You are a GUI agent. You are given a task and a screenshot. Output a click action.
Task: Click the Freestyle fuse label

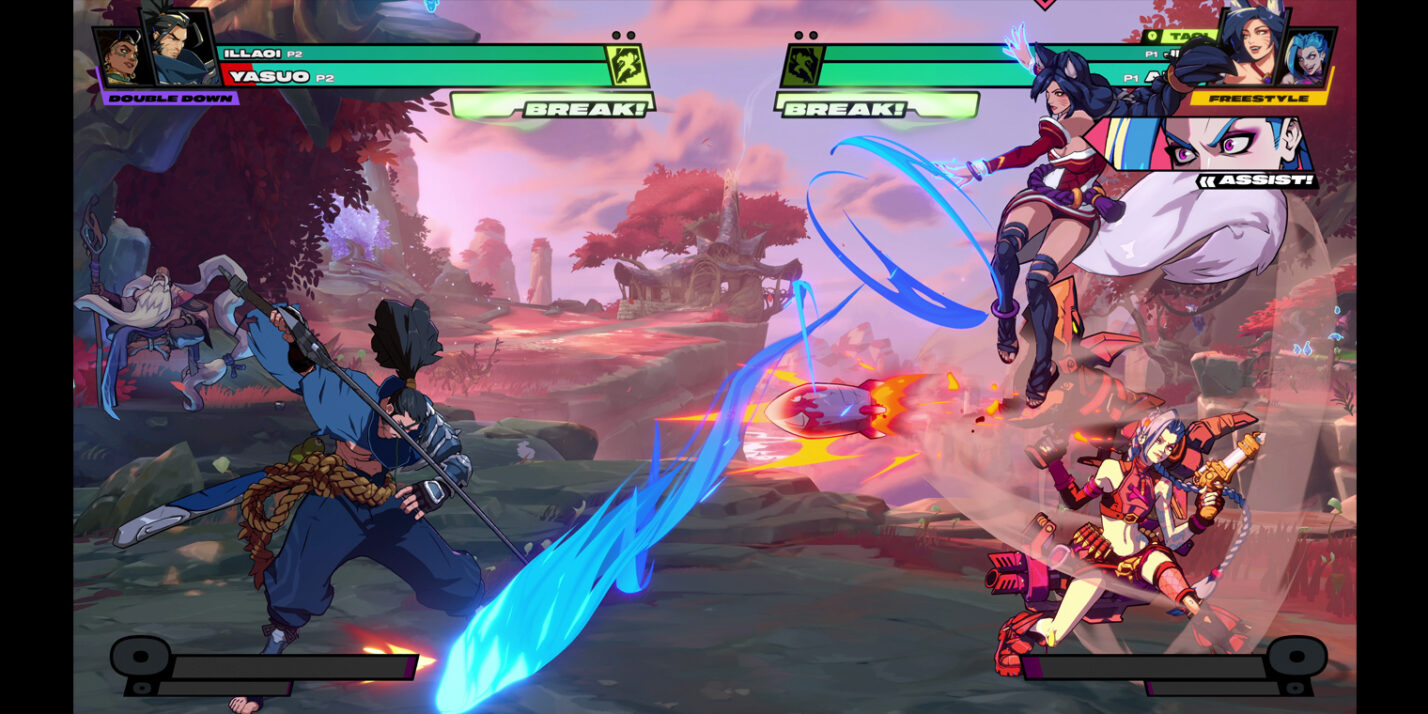(x=1258, y=98)
